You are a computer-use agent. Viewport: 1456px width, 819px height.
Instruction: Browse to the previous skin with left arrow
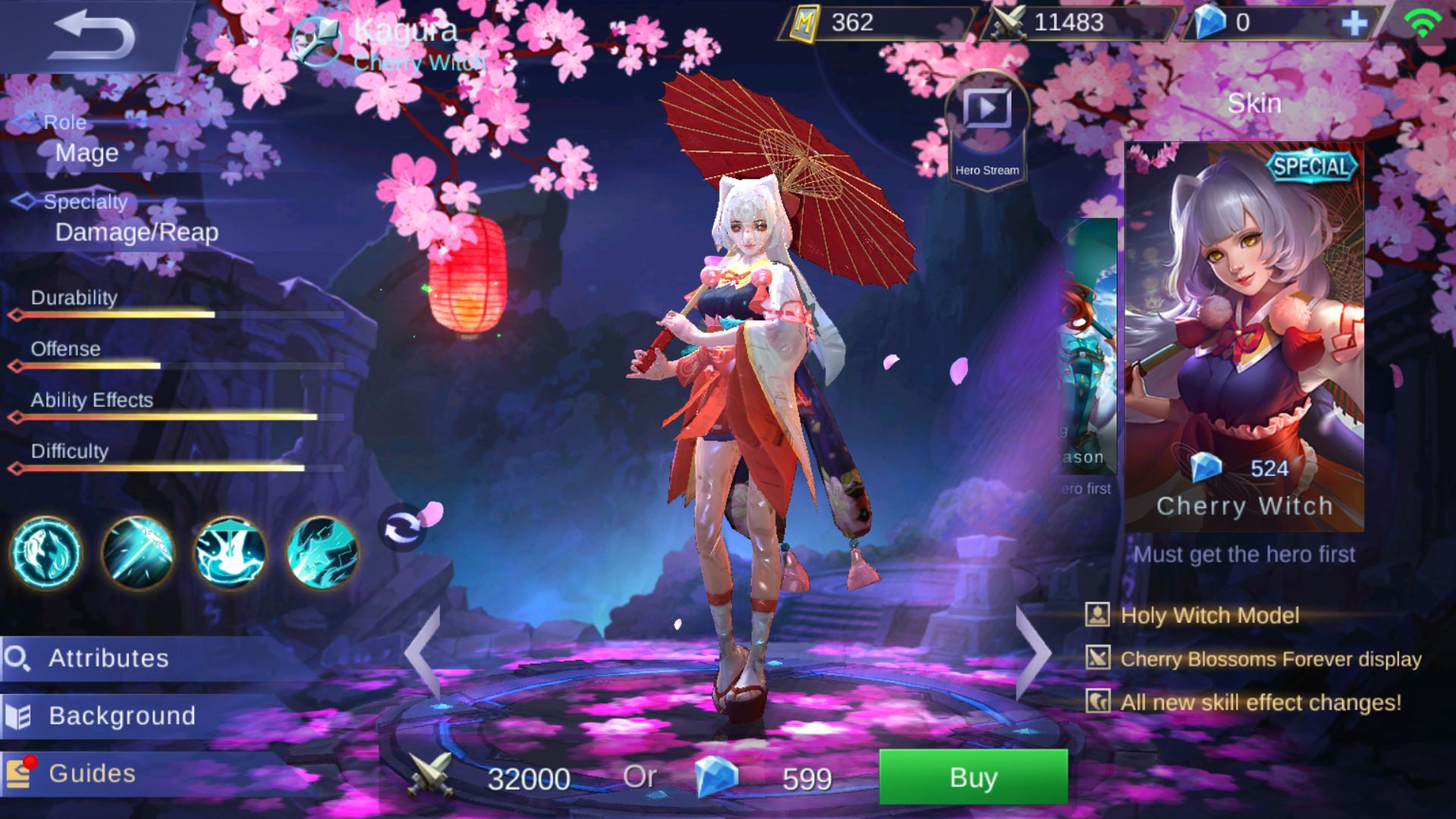(422, 652)
